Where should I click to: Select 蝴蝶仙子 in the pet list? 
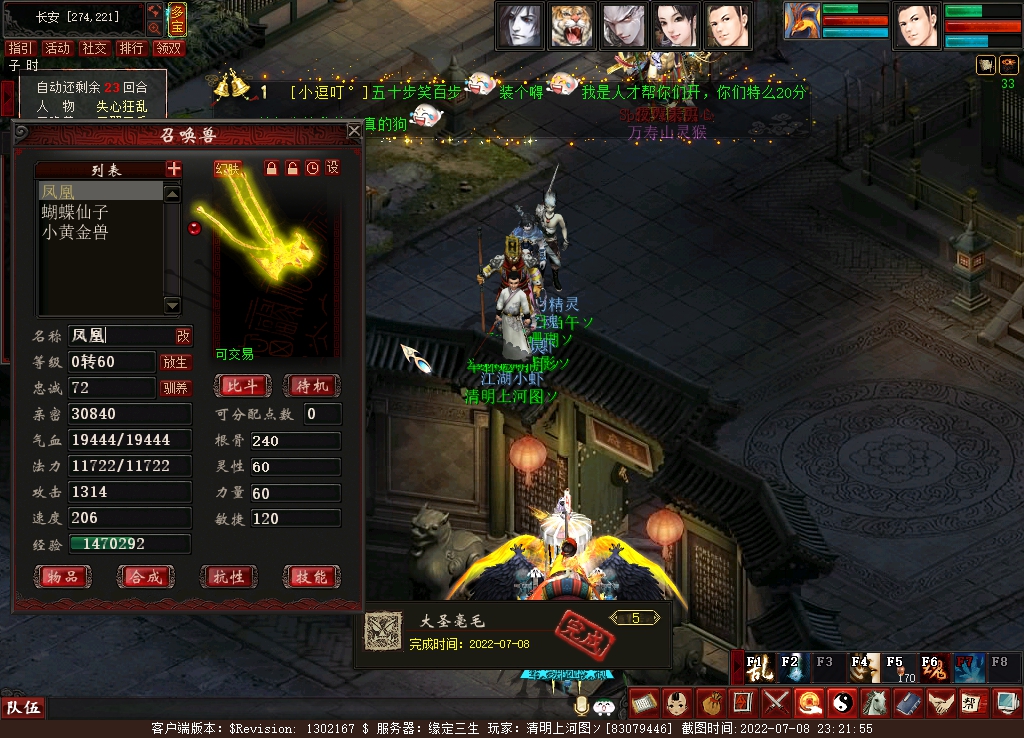[75, 212]
